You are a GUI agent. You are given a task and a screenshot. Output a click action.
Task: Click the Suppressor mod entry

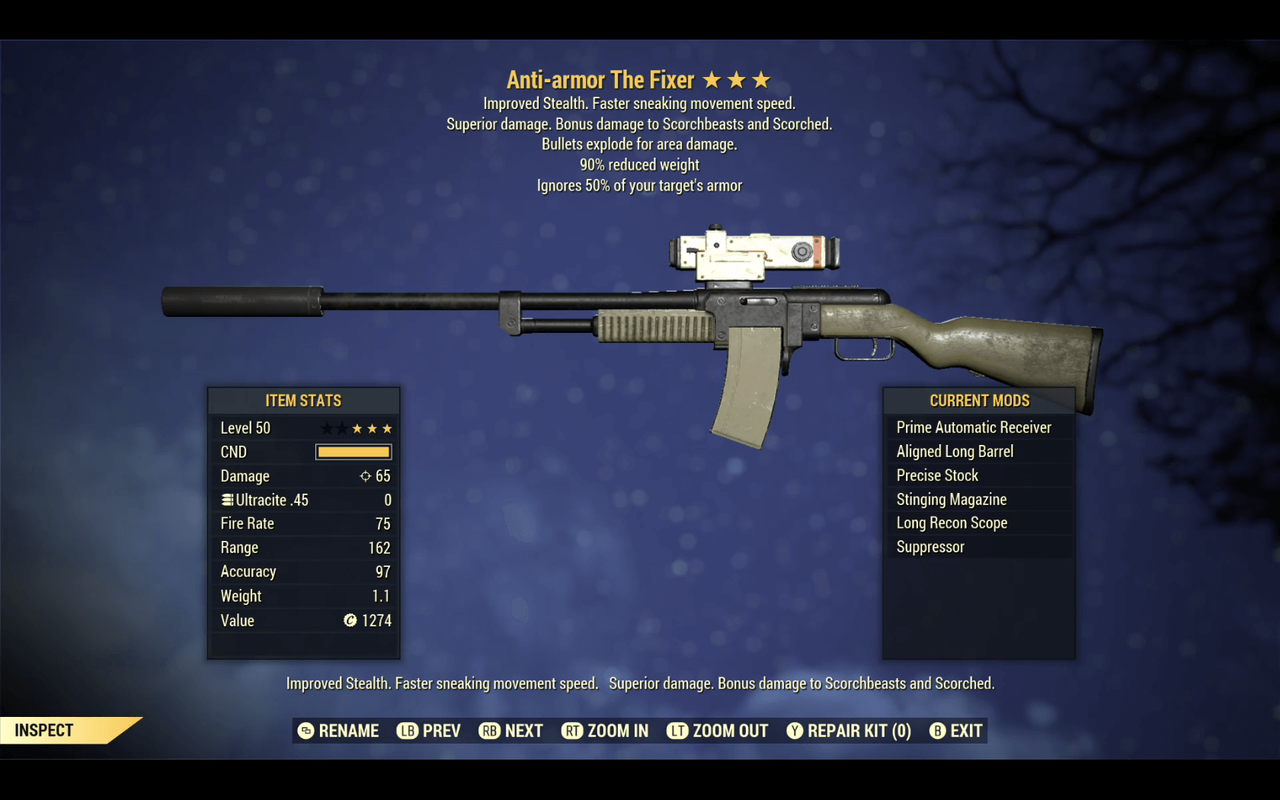pos(930,547)
